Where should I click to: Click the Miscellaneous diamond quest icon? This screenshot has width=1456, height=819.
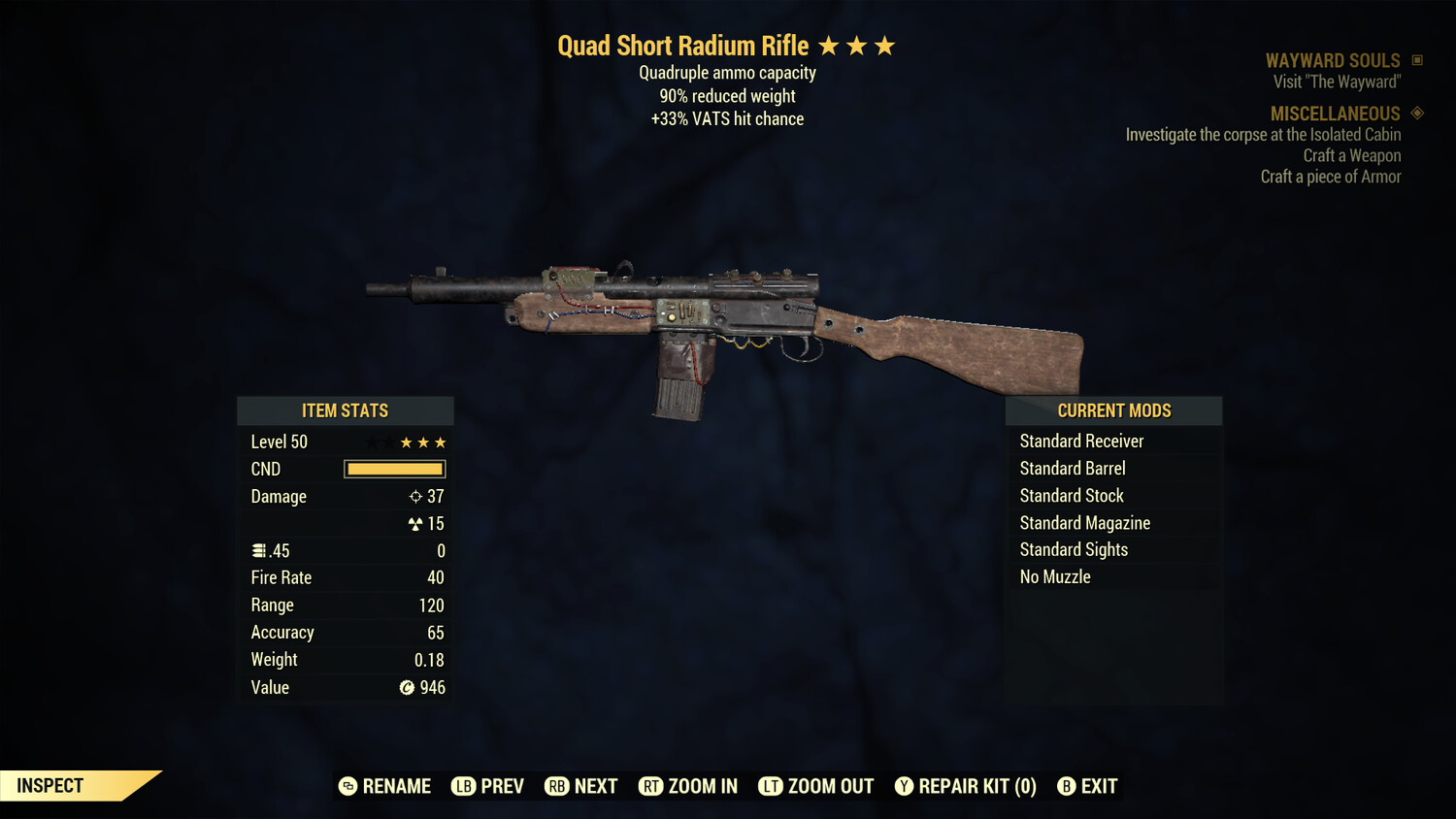pyautogui.click(x=1415, y=114)
